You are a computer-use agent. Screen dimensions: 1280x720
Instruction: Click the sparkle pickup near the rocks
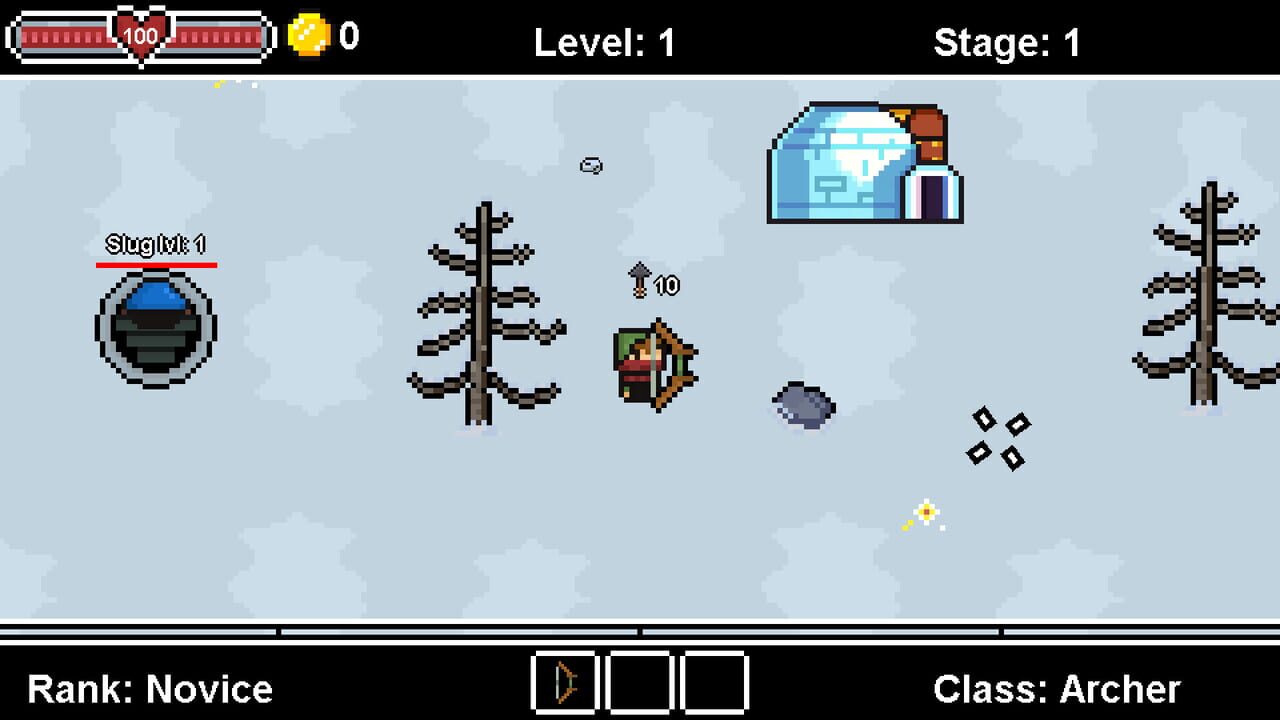(925, 512)
